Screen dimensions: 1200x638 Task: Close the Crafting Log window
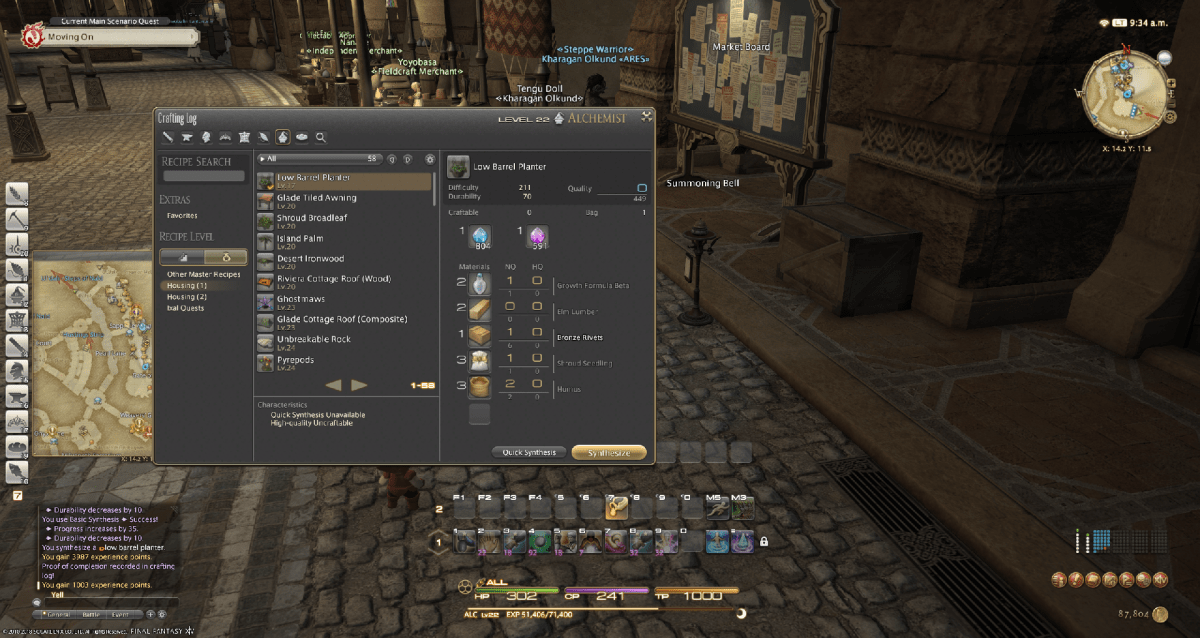point(647,116)
